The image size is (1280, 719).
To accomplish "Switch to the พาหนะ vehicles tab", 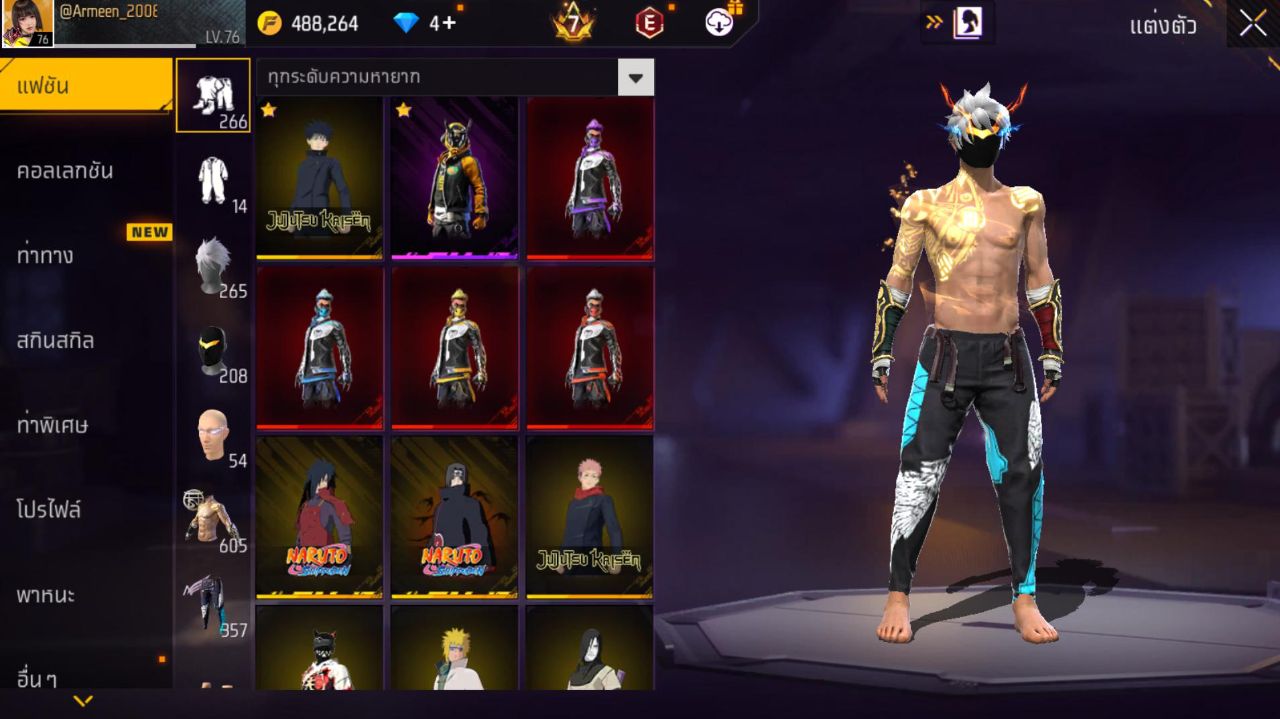I will 85,595.
